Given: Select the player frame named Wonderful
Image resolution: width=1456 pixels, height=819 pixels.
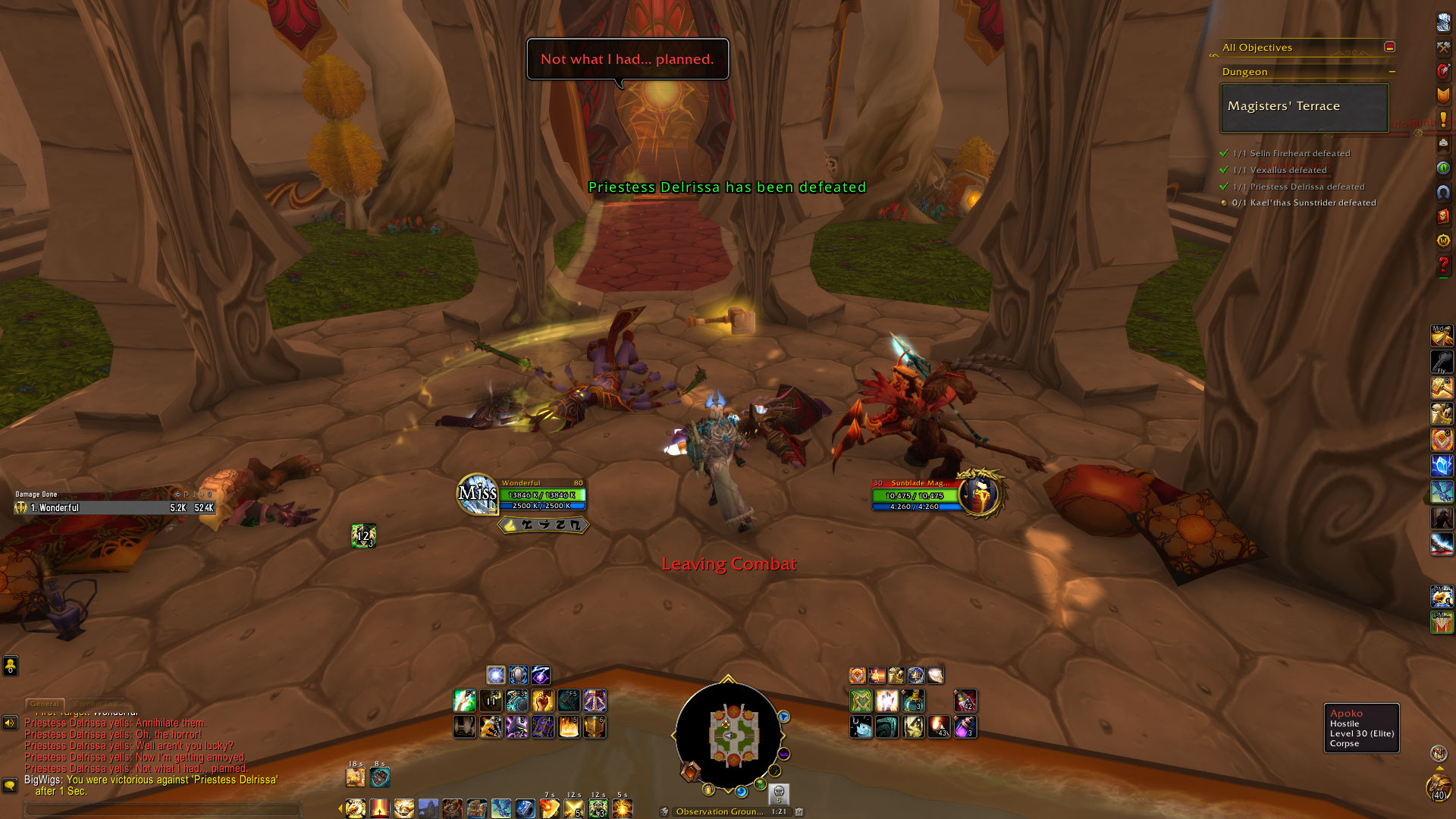Looking at the screenshot, I should pyautogui.click(x=541, y=494).
